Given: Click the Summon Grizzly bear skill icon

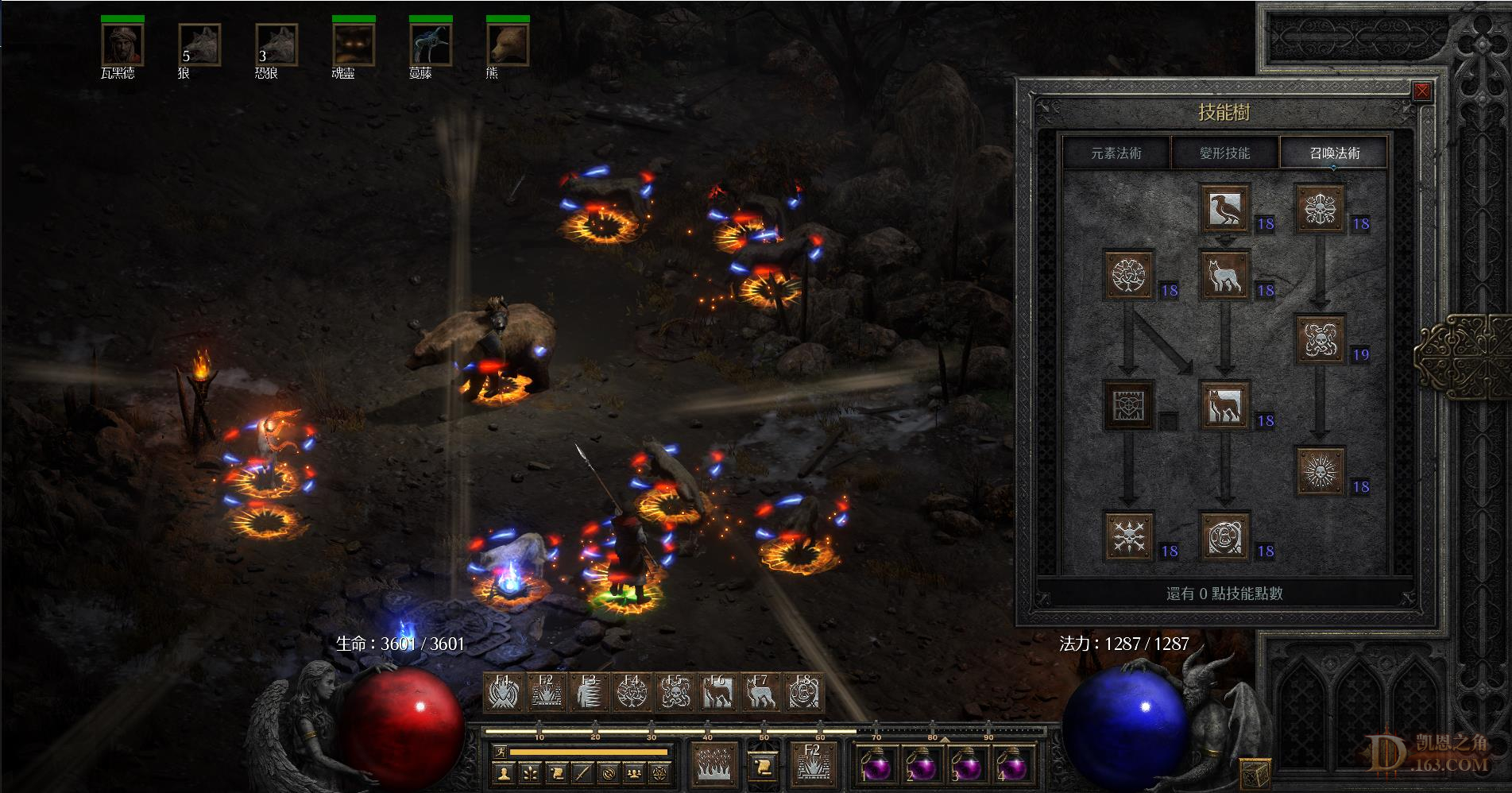Looking at the screenshot, I should pyautogui.click(x=1224, y=537).
